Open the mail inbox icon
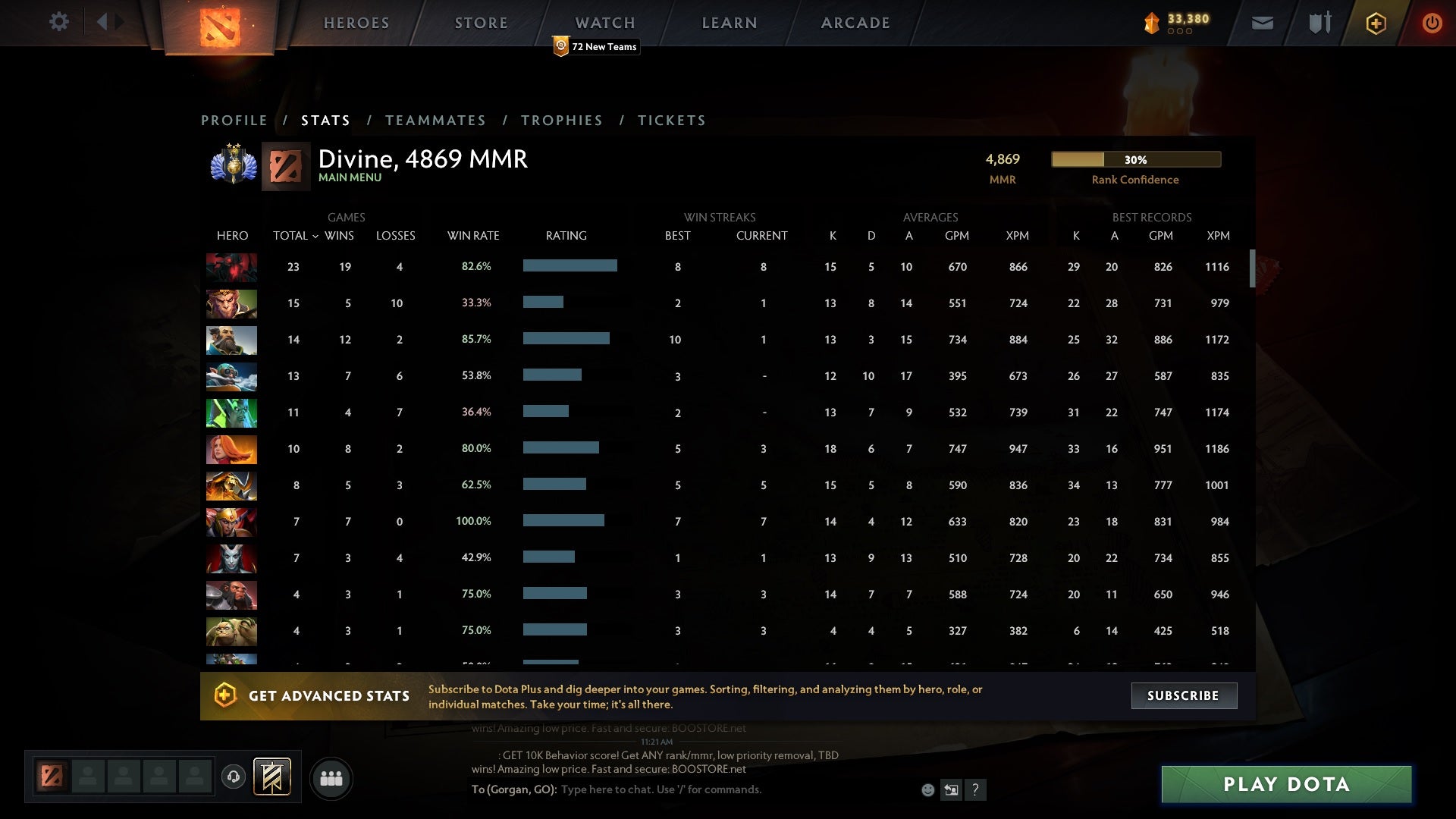 click(x=1261, y=23)
